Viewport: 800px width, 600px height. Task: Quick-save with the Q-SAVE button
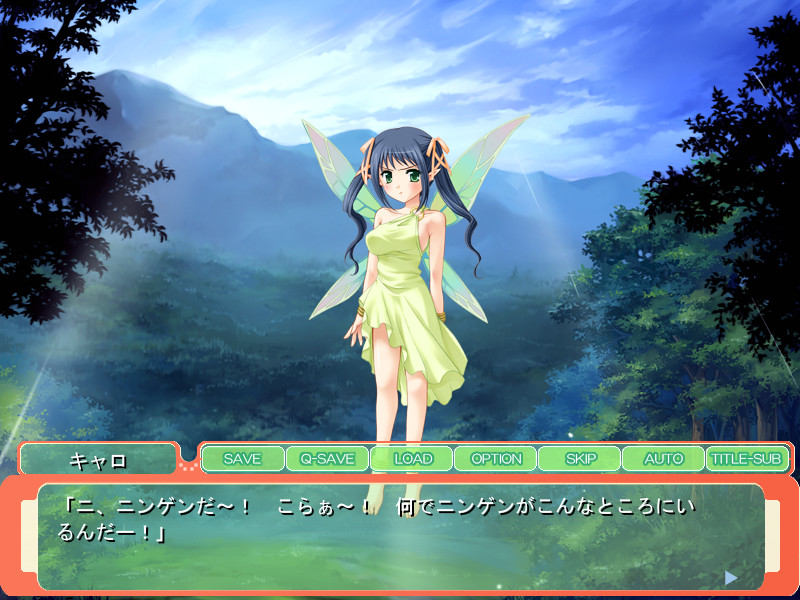(x=327, y=459)
